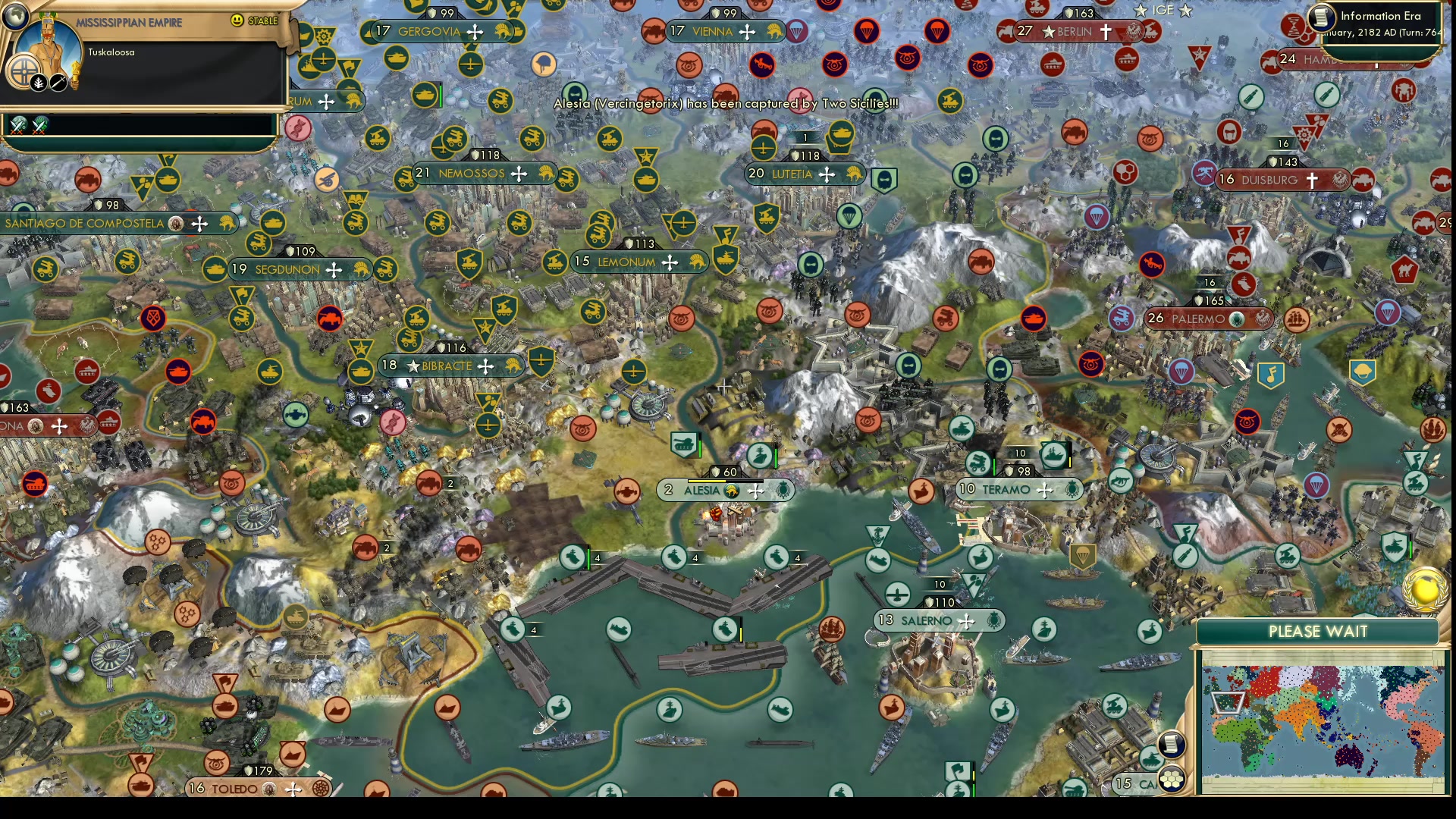Open the notification log scroll icon near minimap
This screenshot has width=1456, height=819.
[x=1171, y=745]
